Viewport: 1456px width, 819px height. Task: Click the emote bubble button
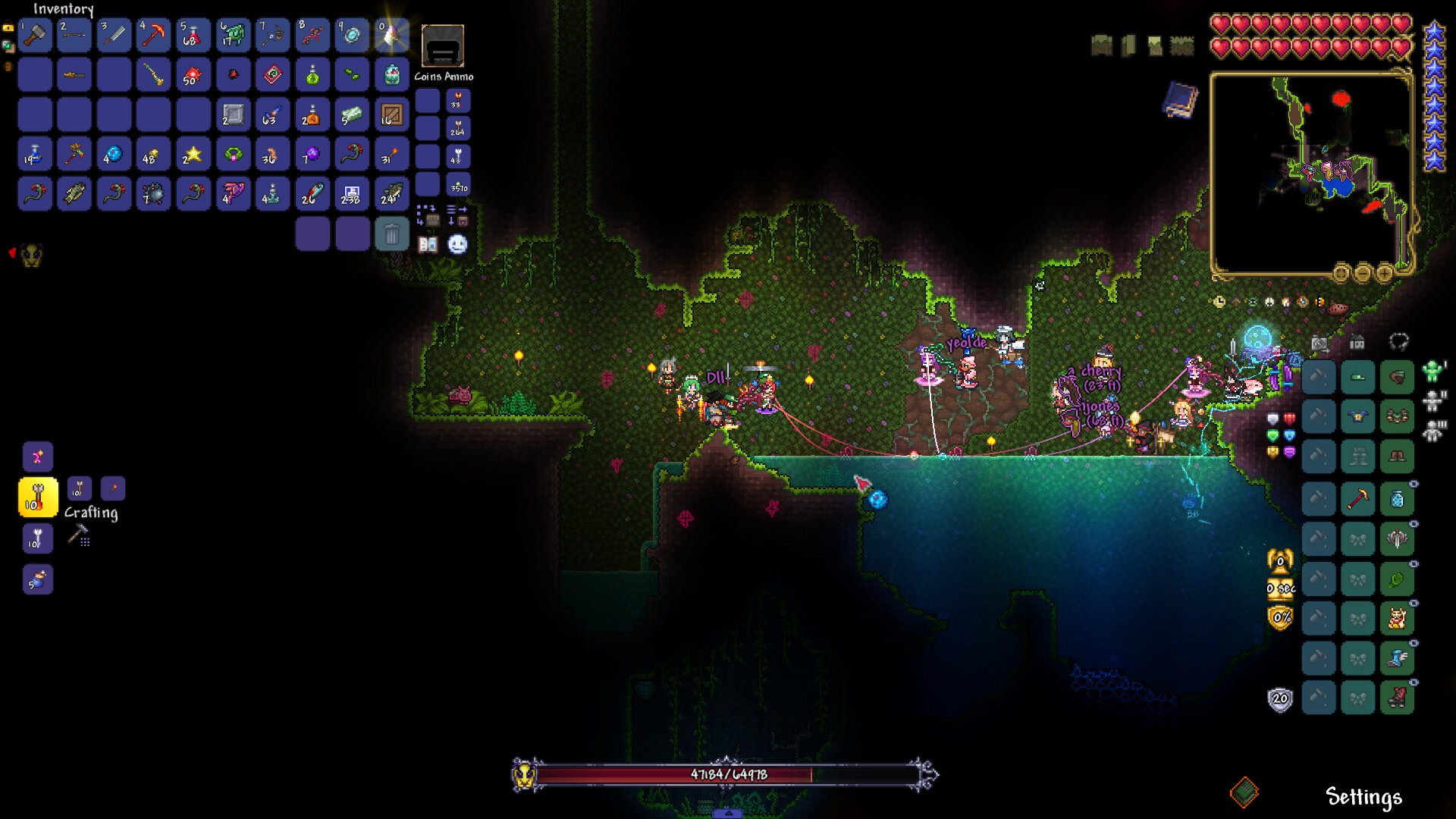[457, 244]
